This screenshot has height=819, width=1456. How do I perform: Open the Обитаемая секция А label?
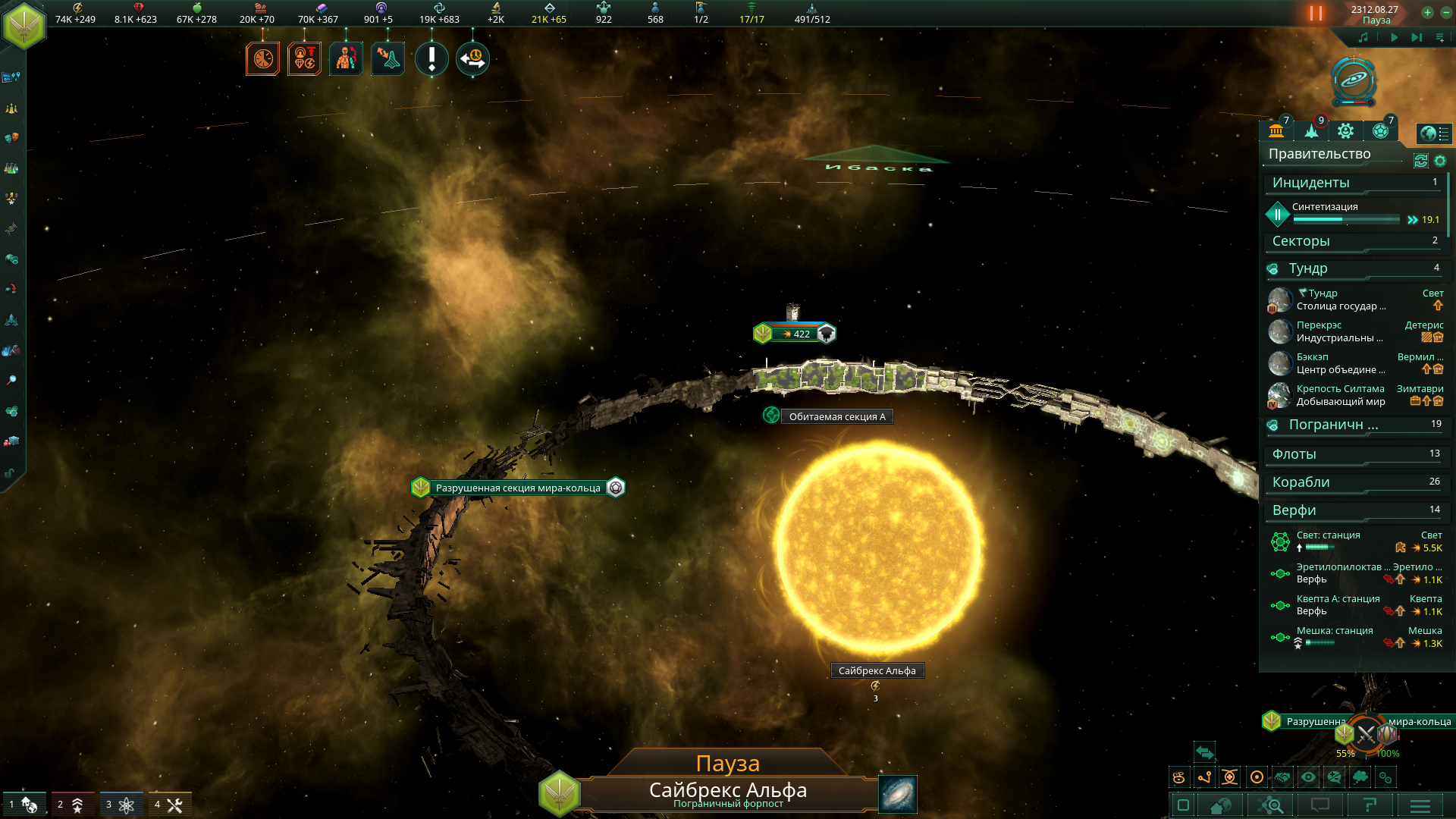point(836,416)
